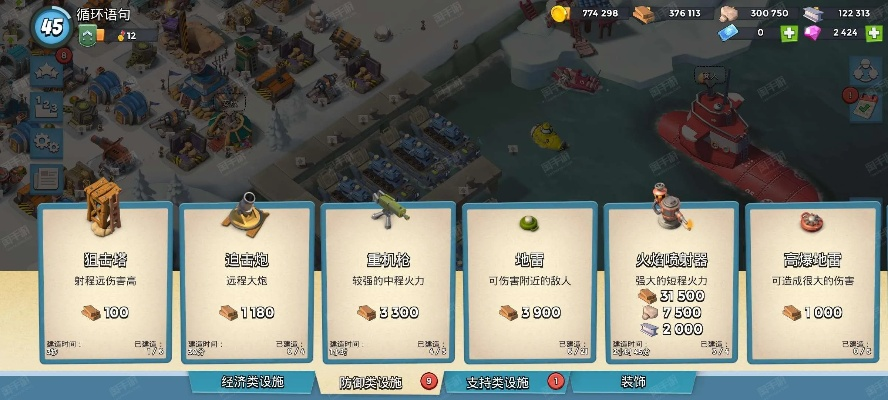This screenshot has height=400, width=888.
Task: Open the newspaper news button
Action: coord(47,179)
